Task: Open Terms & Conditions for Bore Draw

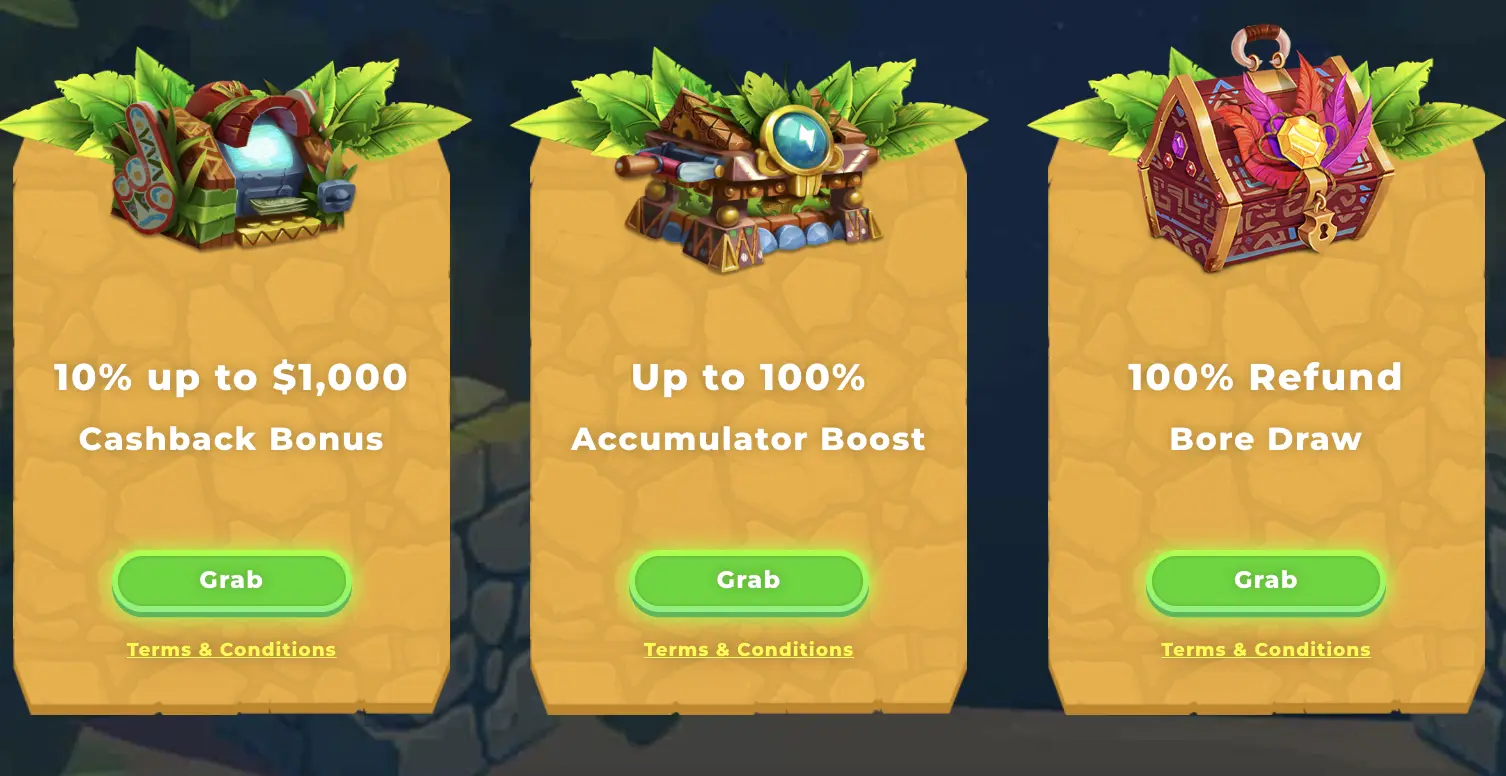Action: coord(1265,649)
